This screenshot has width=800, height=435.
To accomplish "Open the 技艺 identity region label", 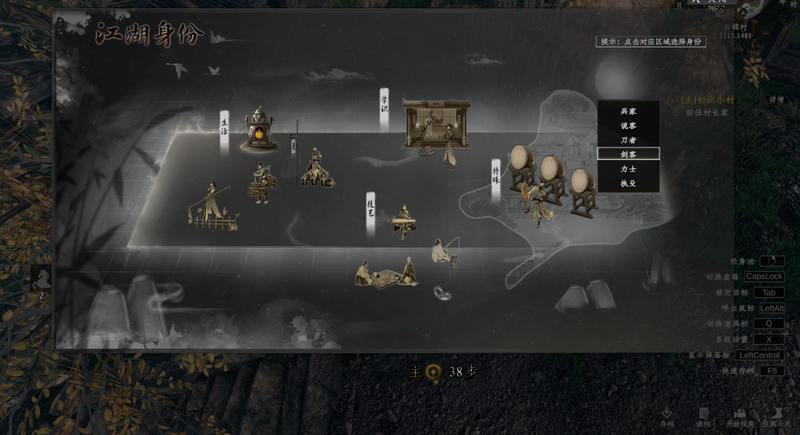I will point(370,211).
